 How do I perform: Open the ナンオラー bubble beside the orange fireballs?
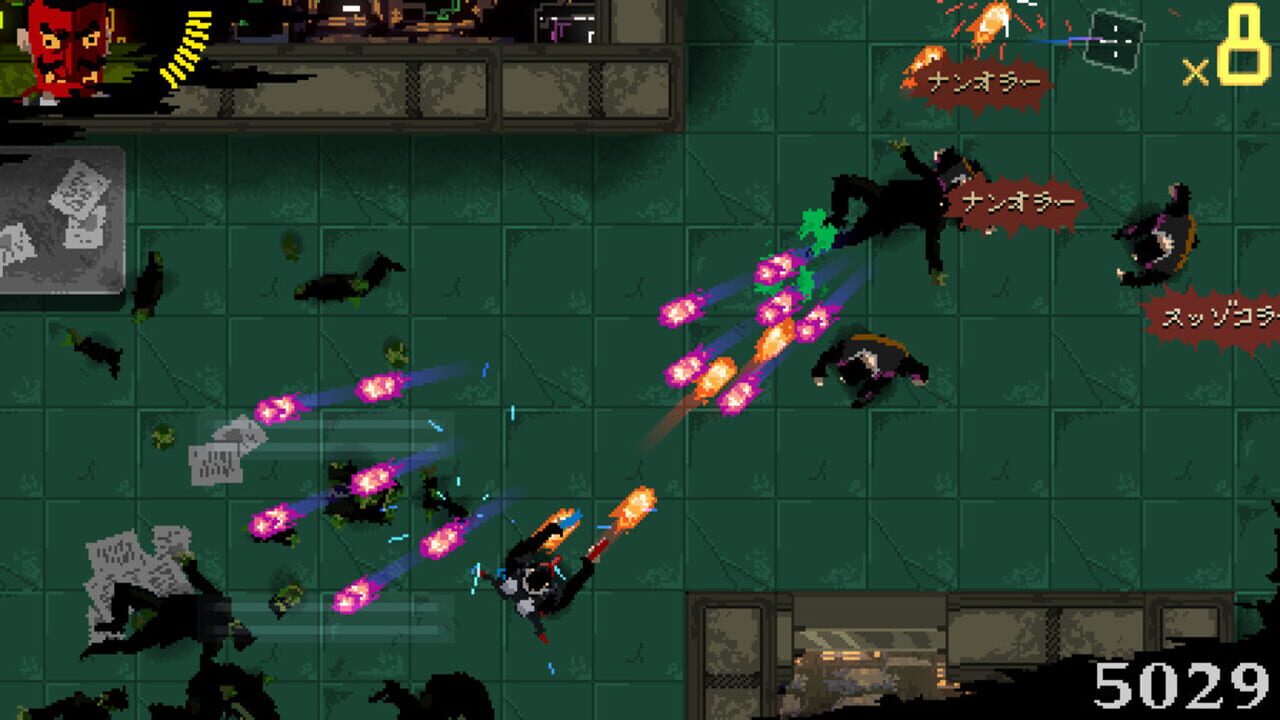tap(1020, 202)
